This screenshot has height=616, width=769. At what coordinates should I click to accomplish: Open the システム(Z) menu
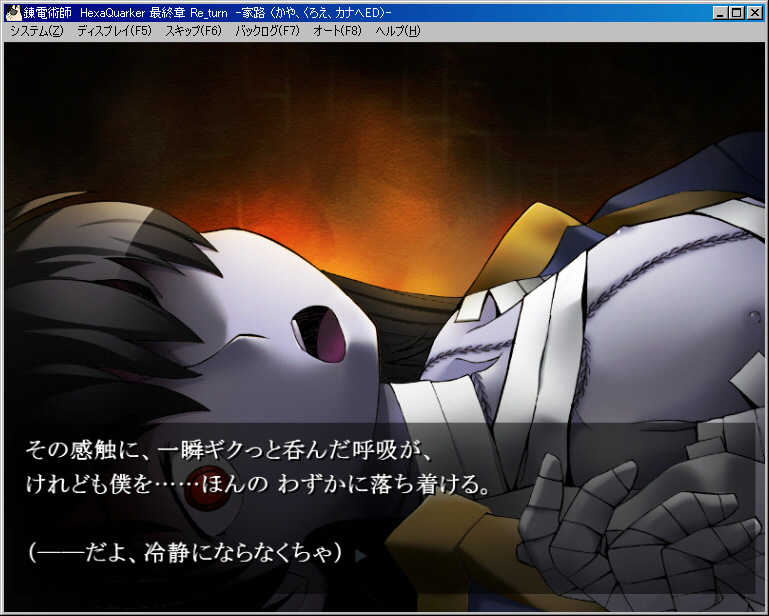(x=36, y=31)
